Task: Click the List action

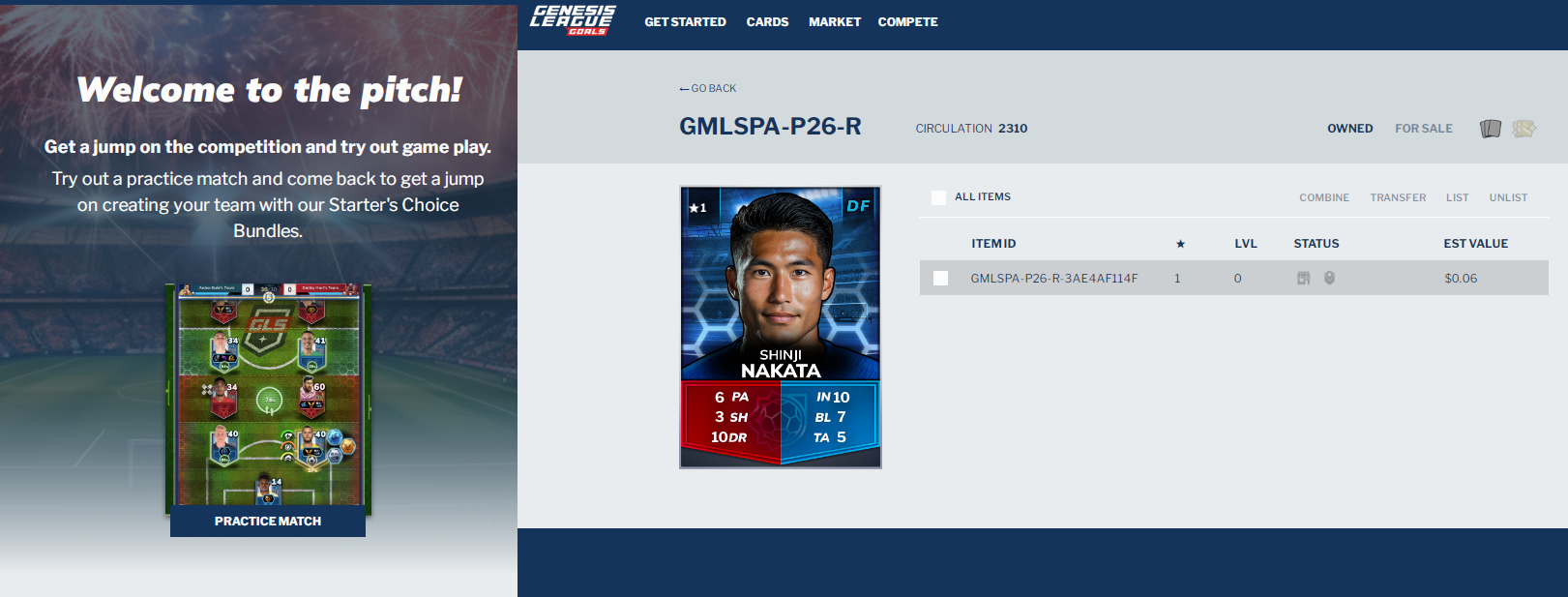Action: (1457, 197)
